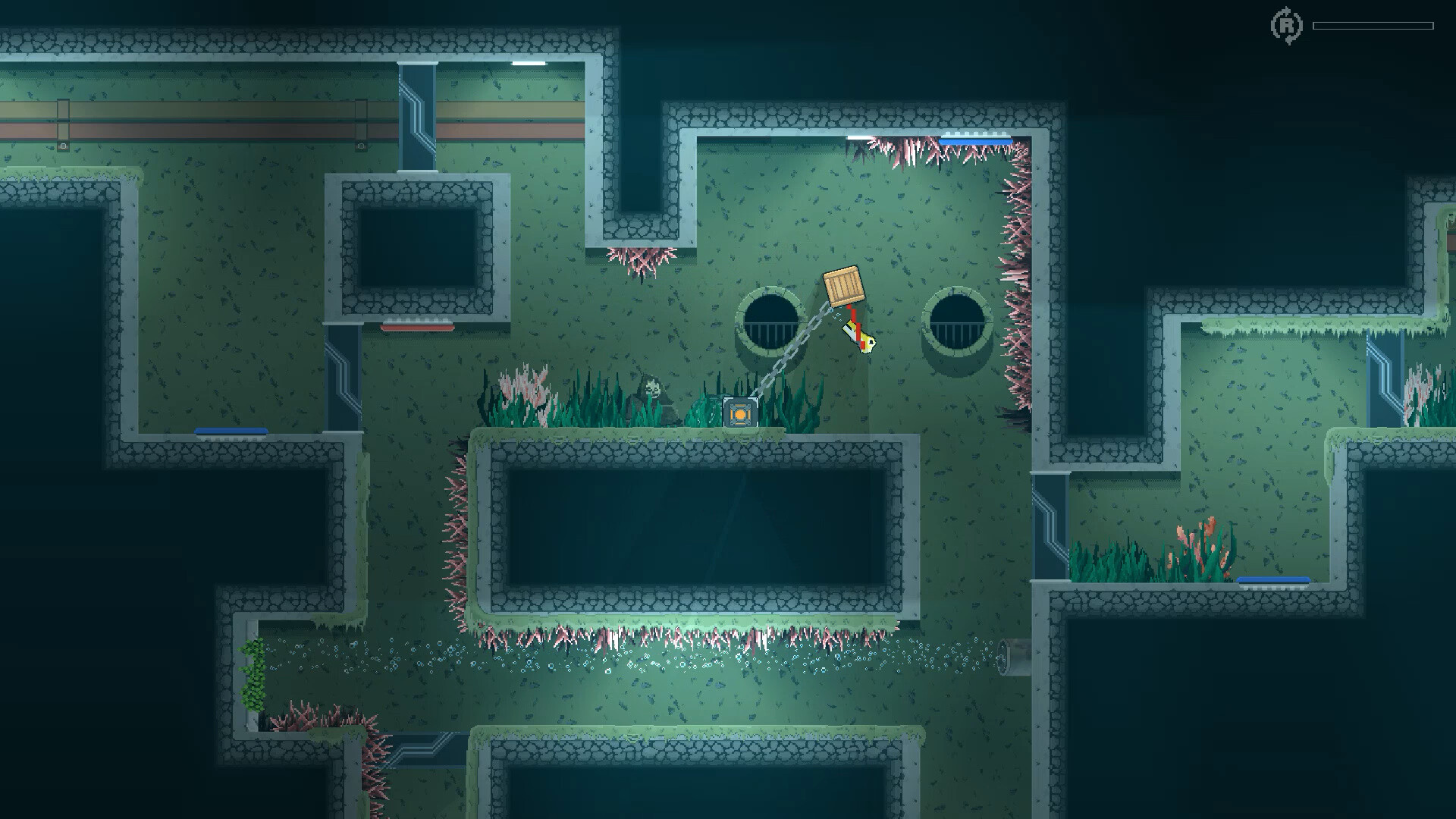Image resolution: width=1456 pixels, height=819 pixels.
Task: Select the yellow fish character
Action: 859,335
